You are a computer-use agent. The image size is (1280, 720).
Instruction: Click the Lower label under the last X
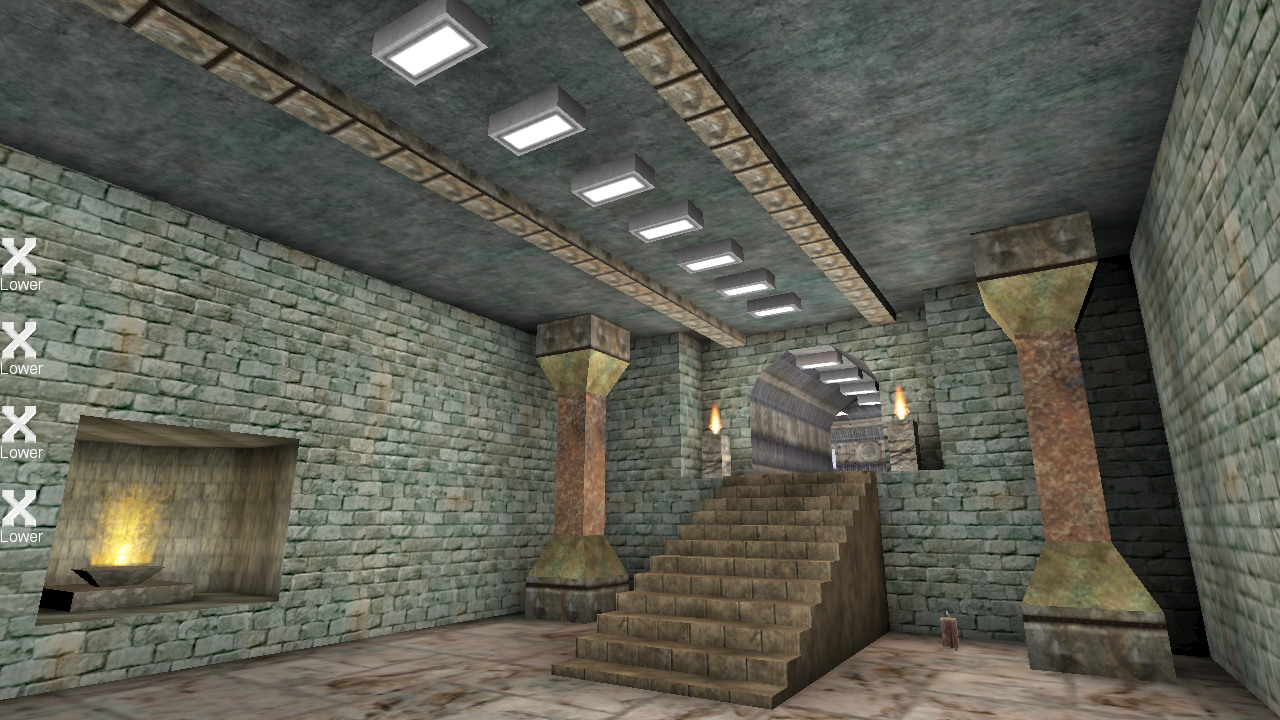[x=21, y=538]
